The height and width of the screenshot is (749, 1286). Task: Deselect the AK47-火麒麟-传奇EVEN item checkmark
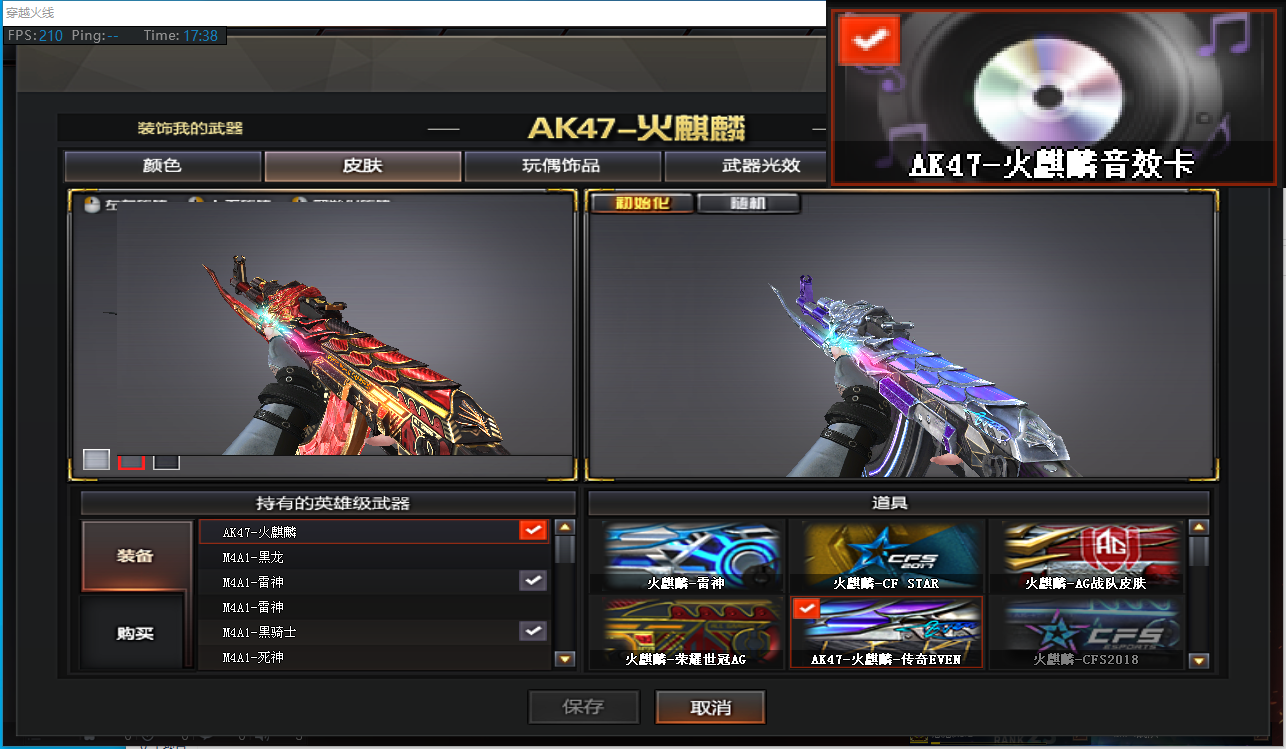[806, 607]
